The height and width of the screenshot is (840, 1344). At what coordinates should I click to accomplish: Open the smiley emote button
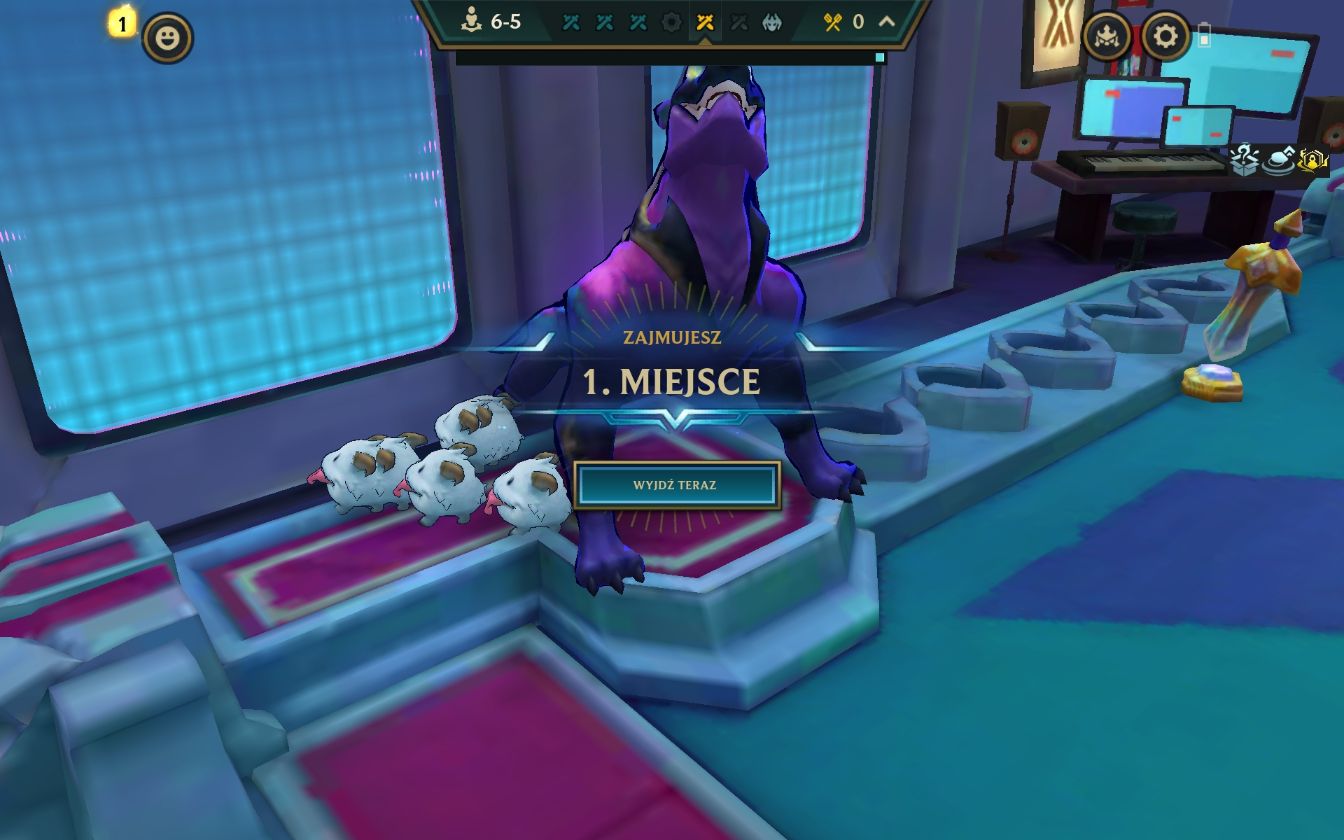pyautogui.click(x=167, y=39)
